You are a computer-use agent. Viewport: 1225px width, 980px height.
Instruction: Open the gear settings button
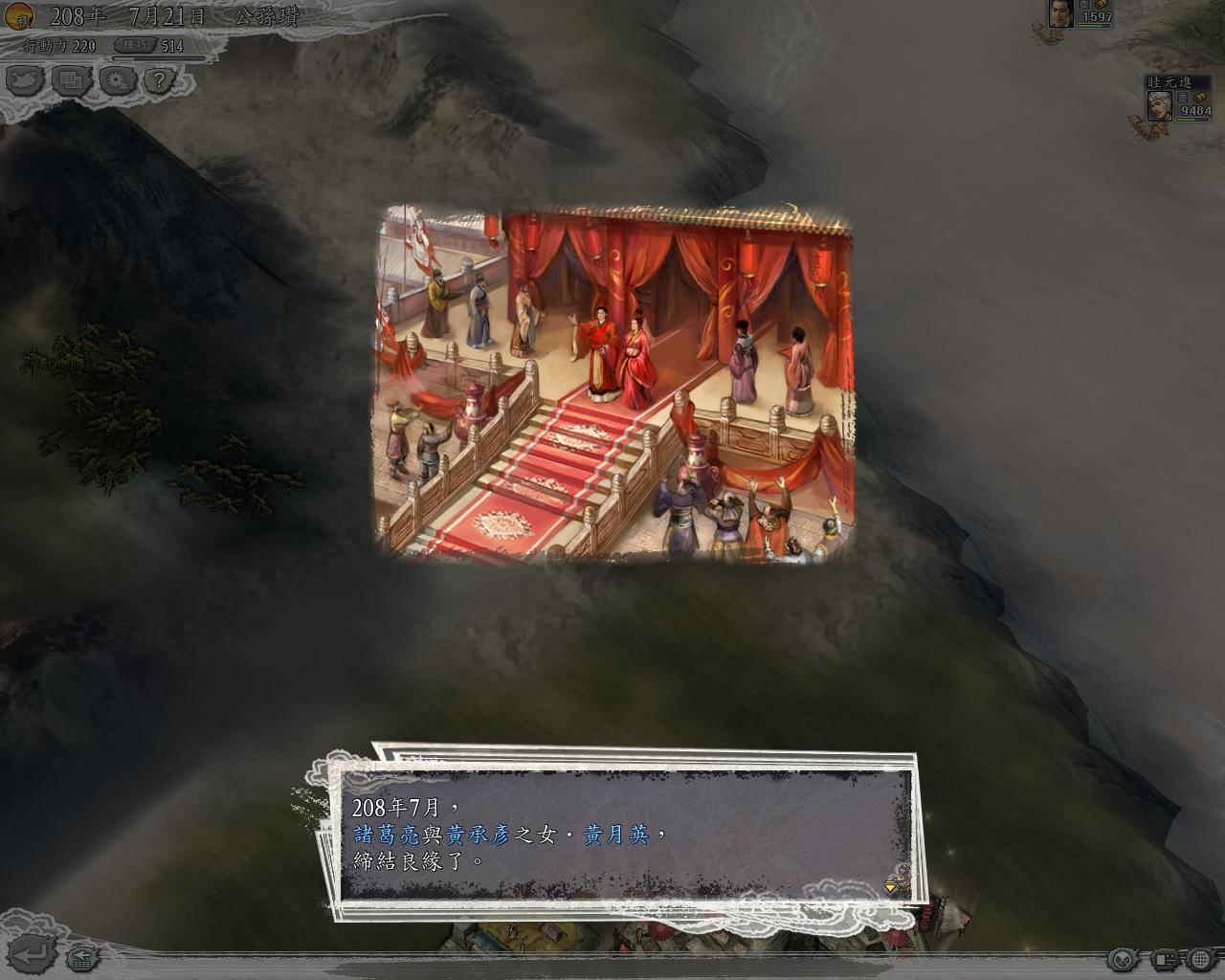(117, 80)
